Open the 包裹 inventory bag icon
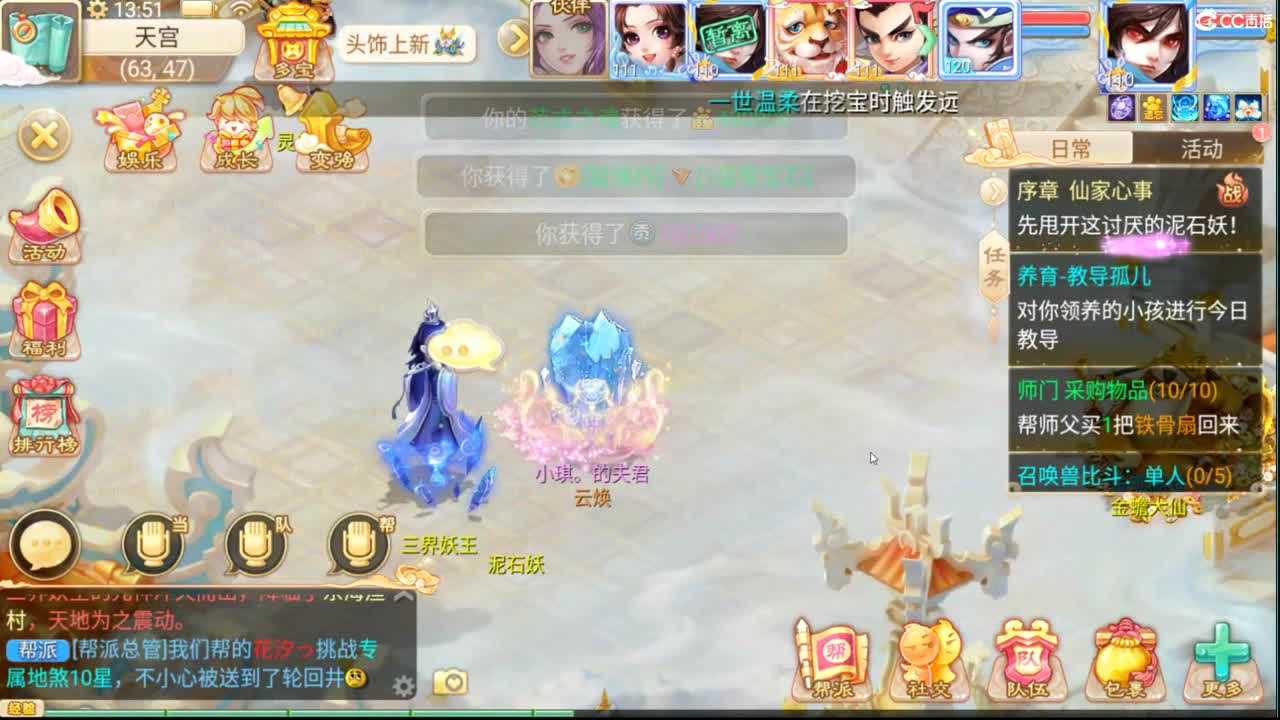The image size is (1280, 720). tap(1126, 655)
